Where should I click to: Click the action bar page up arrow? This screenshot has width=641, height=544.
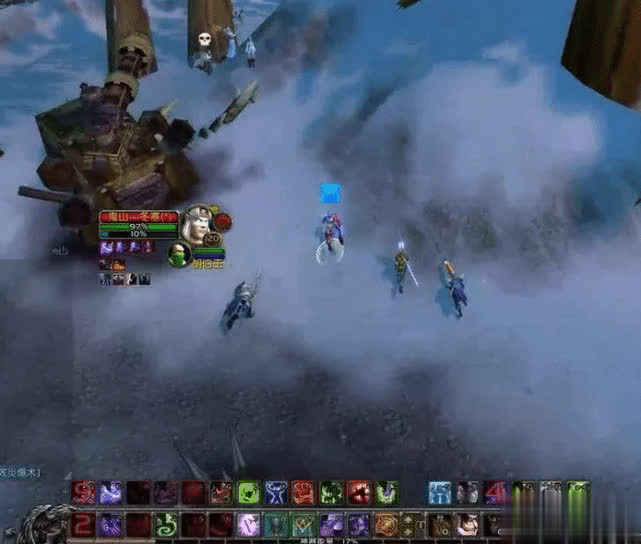tap(408, 518)
